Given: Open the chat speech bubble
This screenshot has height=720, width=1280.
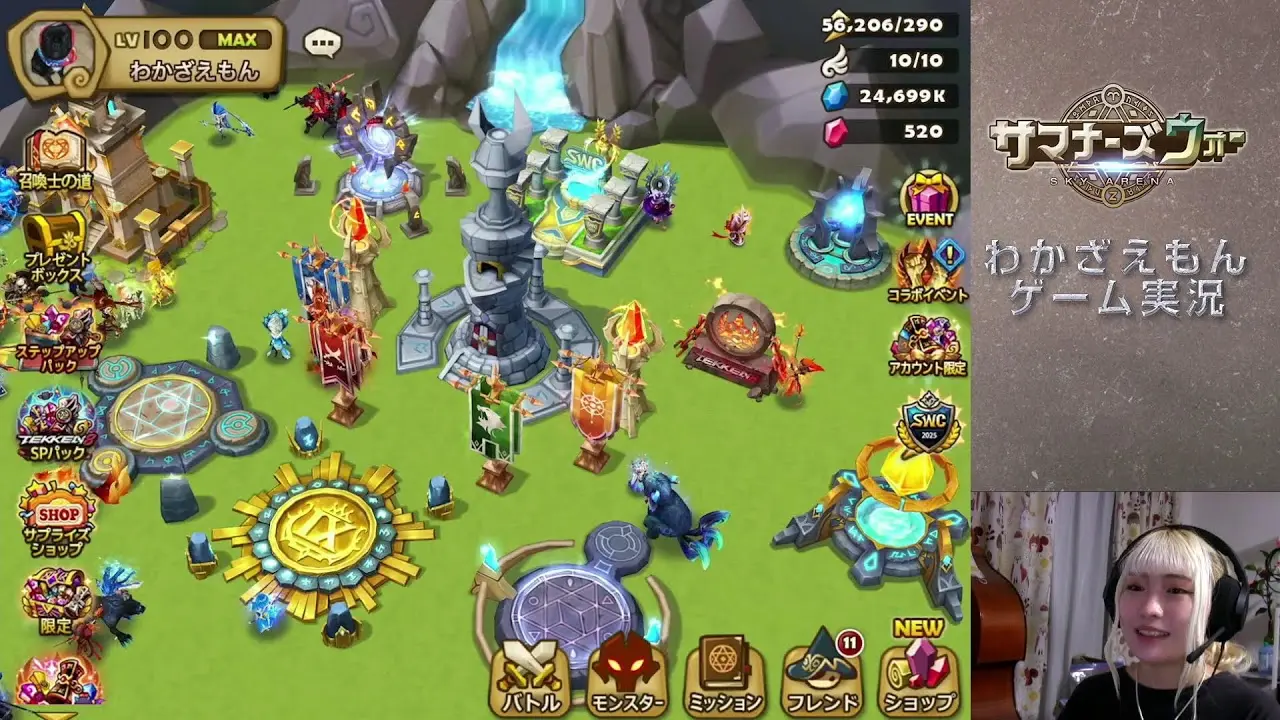Looking at the screenshot, I should tap(321, 43).
